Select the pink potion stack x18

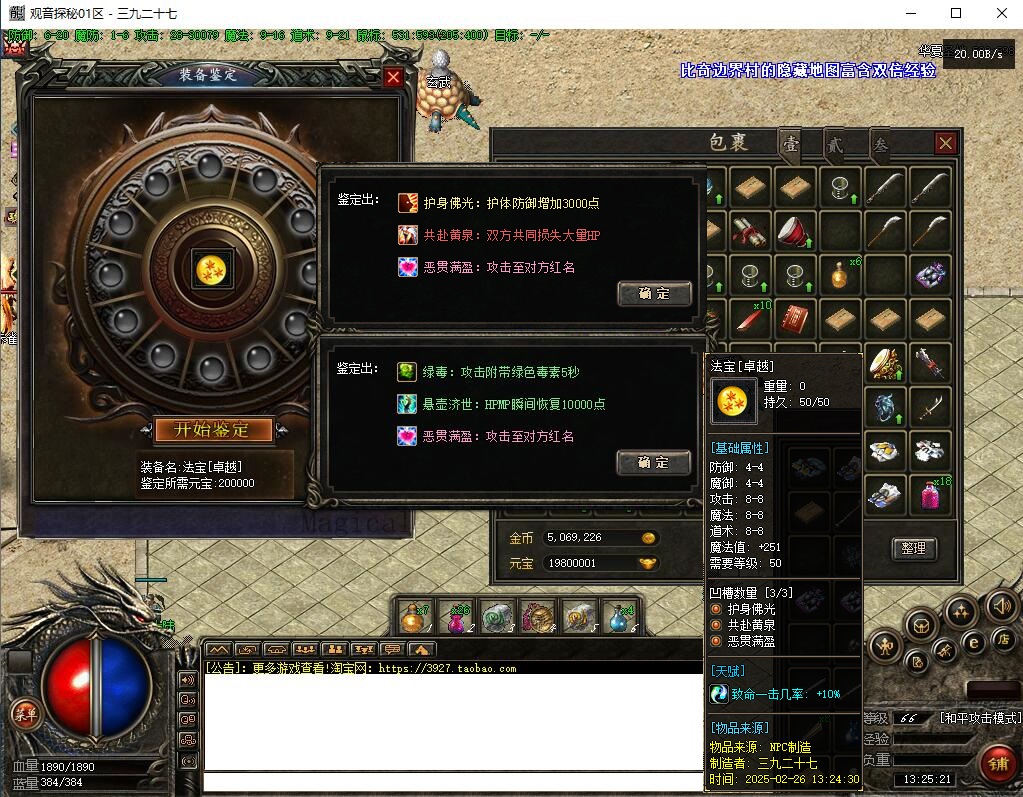pyautogui.click(x=931, y=495)
